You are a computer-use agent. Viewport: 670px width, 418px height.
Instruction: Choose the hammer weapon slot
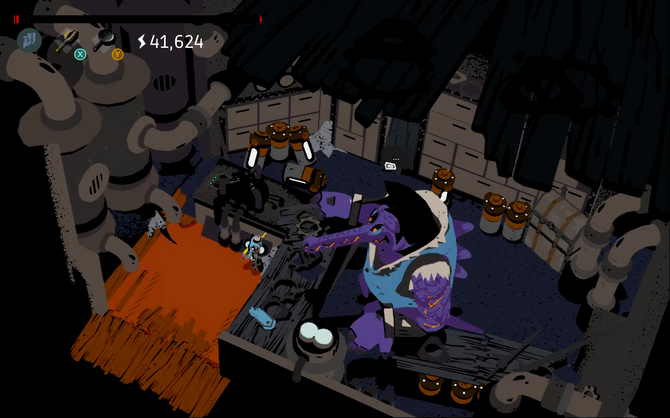tap(68, 41)
